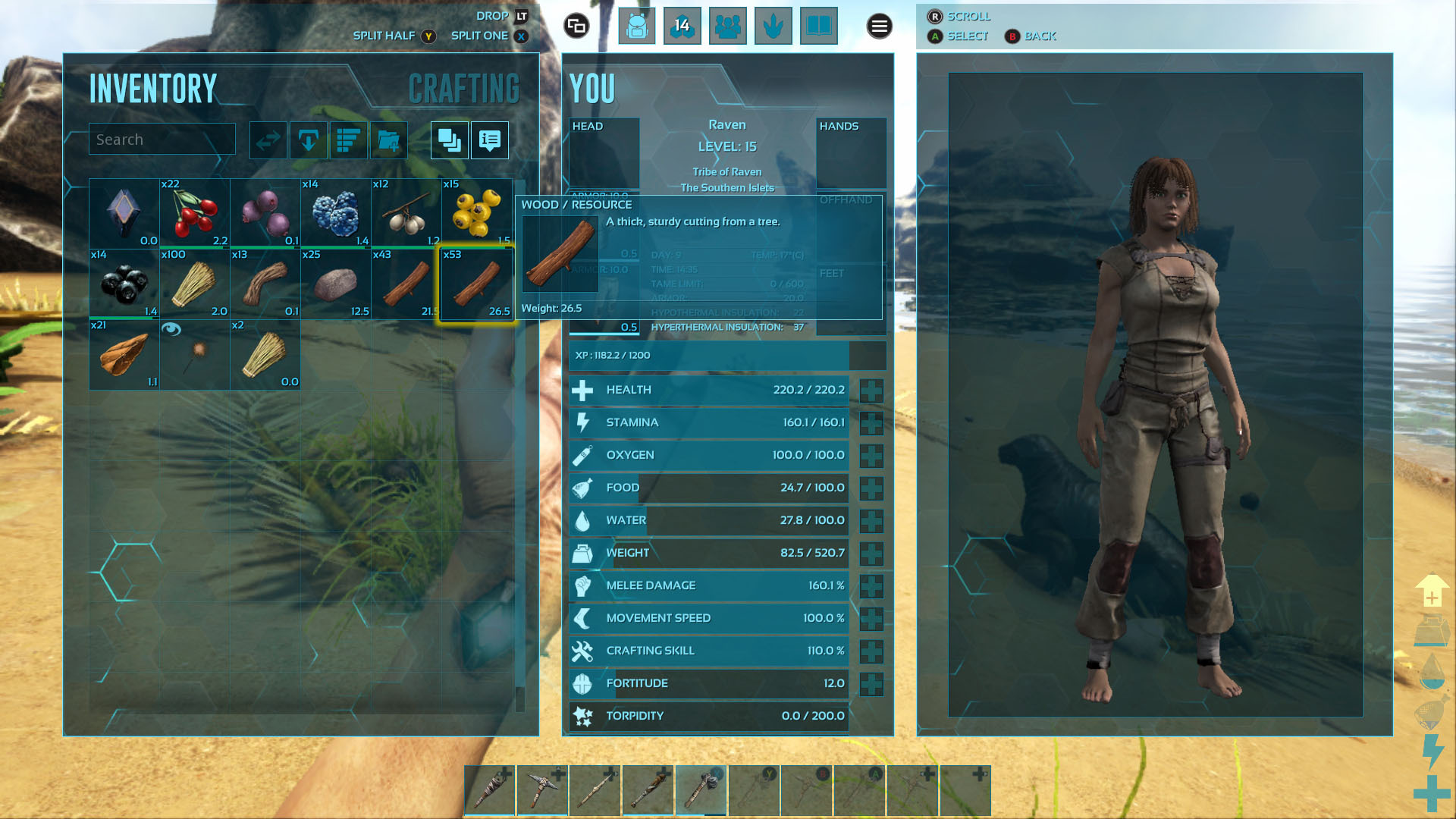Increase the Weight stat with plus
This screenshot has width=1456, height=819.
pyautogui.click(x=871, y=554)
